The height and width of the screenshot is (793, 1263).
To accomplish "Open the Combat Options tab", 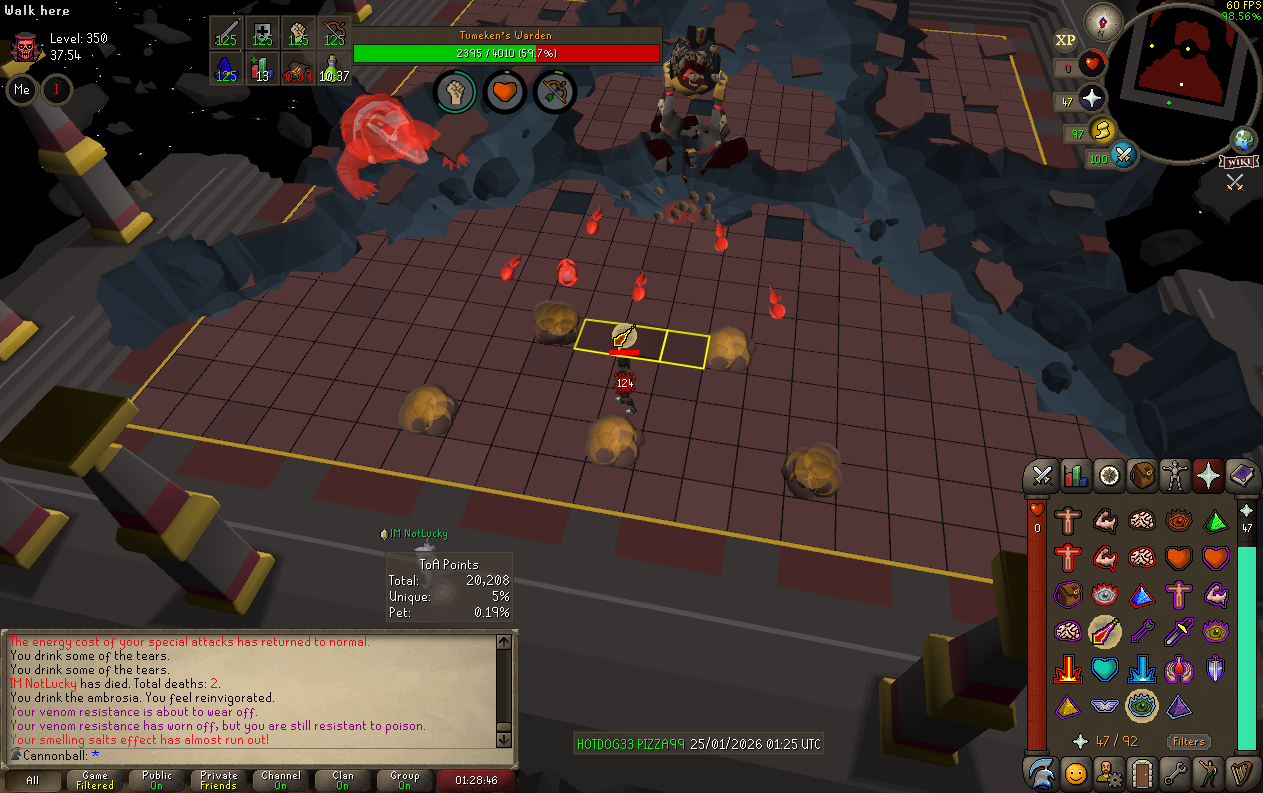I will pos(1043,476).
